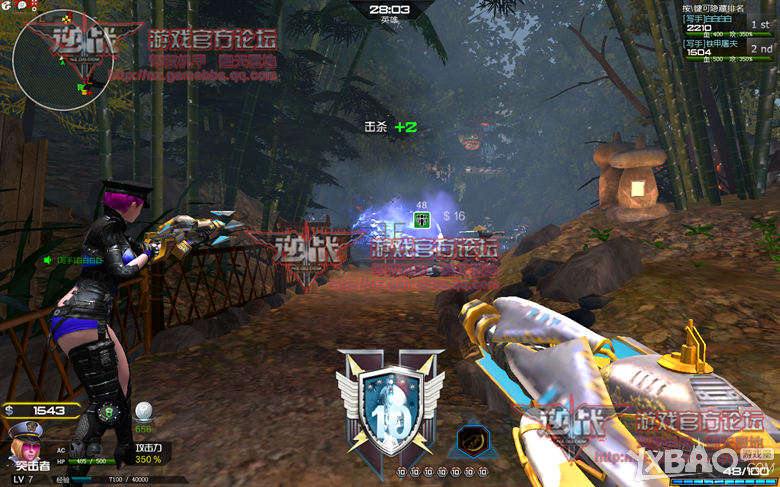Click the silver orb item icon

pyautogui.click(x=144, y=410)
